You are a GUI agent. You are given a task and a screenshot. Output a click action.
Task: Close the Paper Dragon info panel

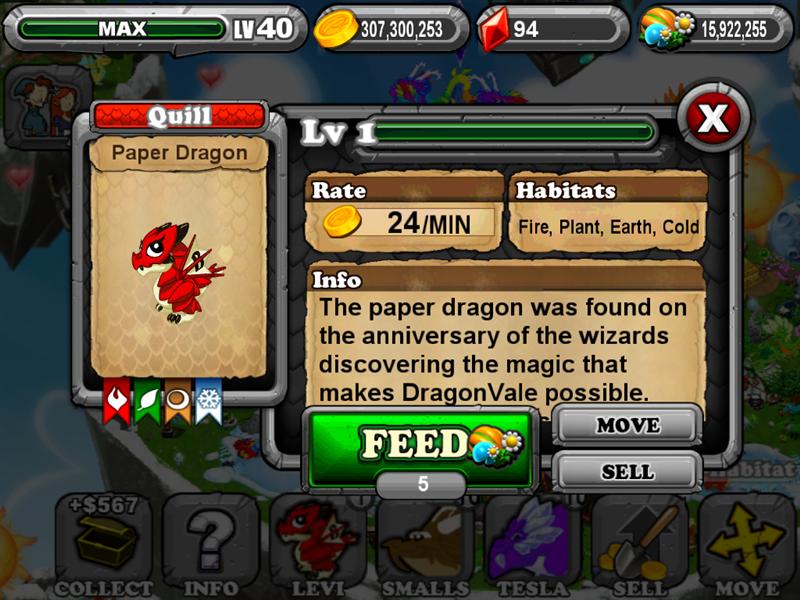click(x=713, y=119)
